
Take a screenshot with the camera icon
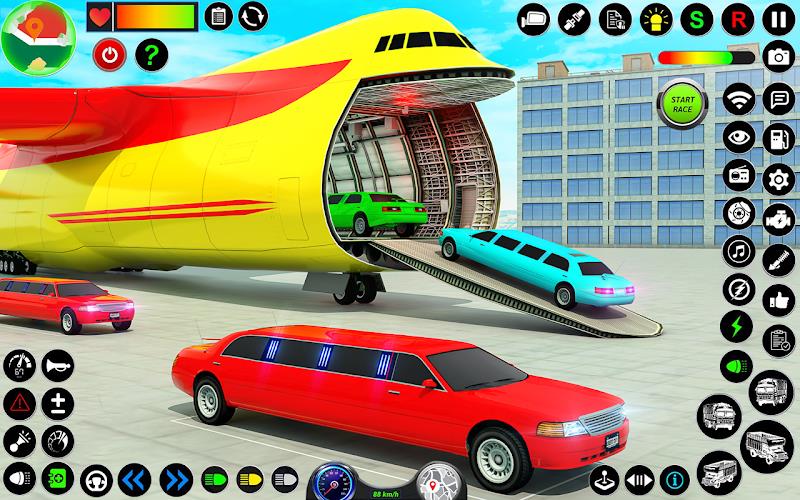coord(777,57)
